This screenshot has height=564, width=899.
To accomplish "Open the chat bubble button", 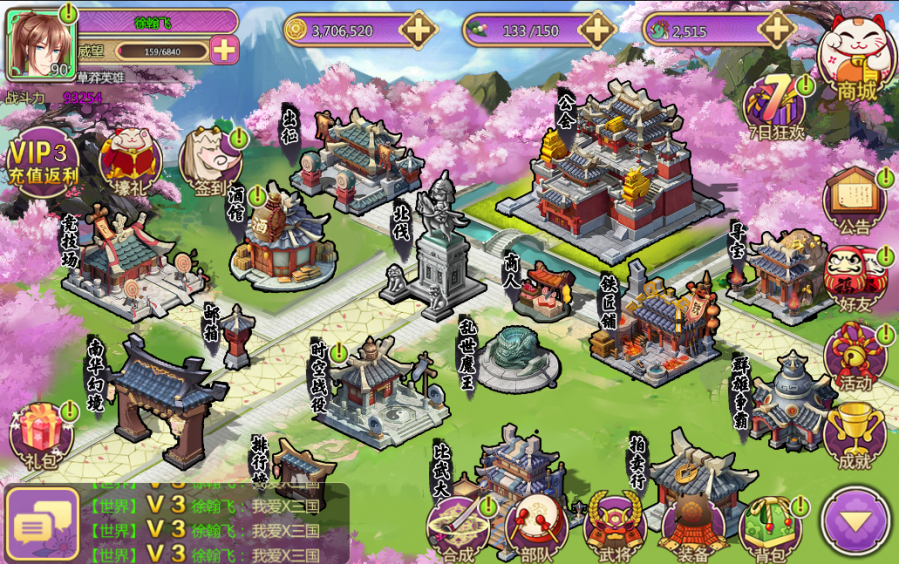I will (42, 524).
